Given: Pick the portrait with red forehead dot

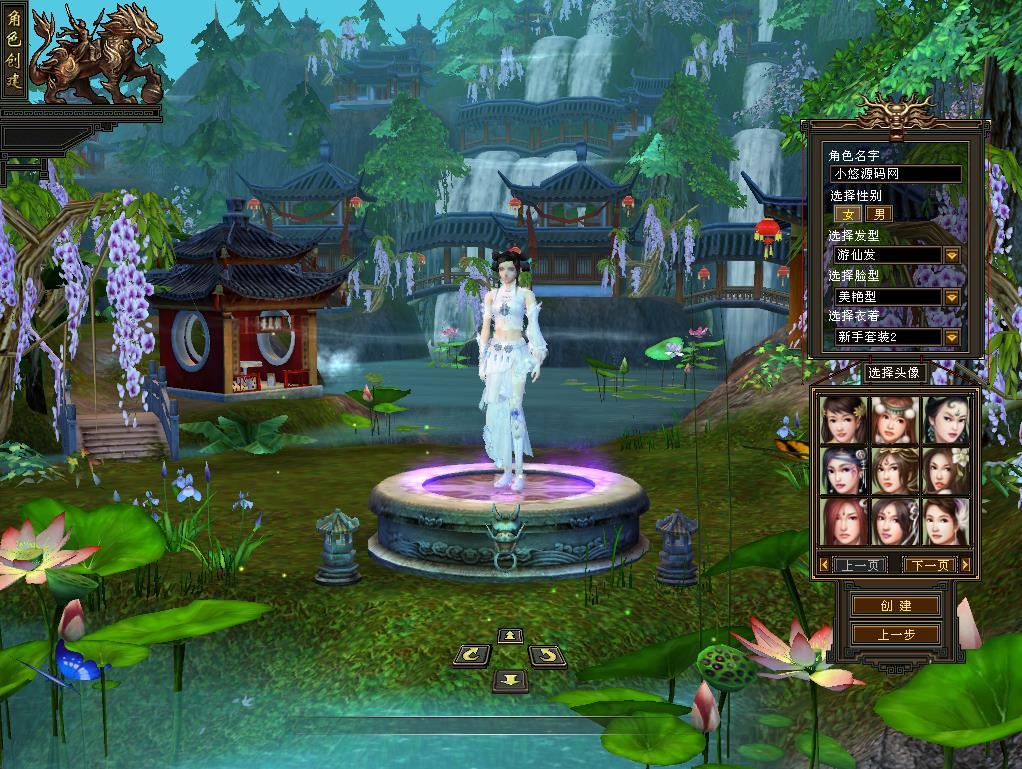Looking at the screenshot, I should 894,521.
